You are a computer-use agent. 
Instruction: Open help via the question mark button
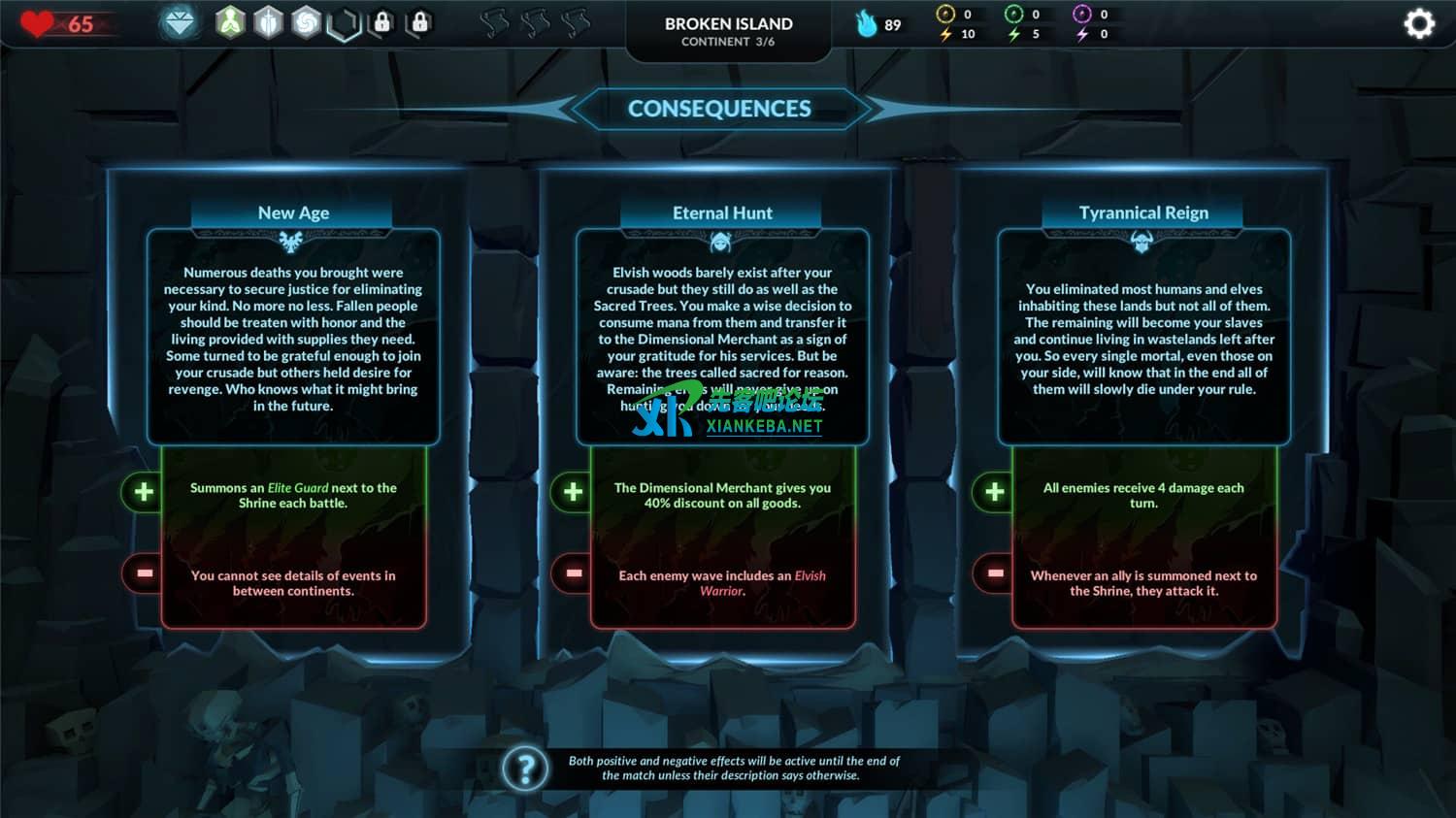(527, 768)
